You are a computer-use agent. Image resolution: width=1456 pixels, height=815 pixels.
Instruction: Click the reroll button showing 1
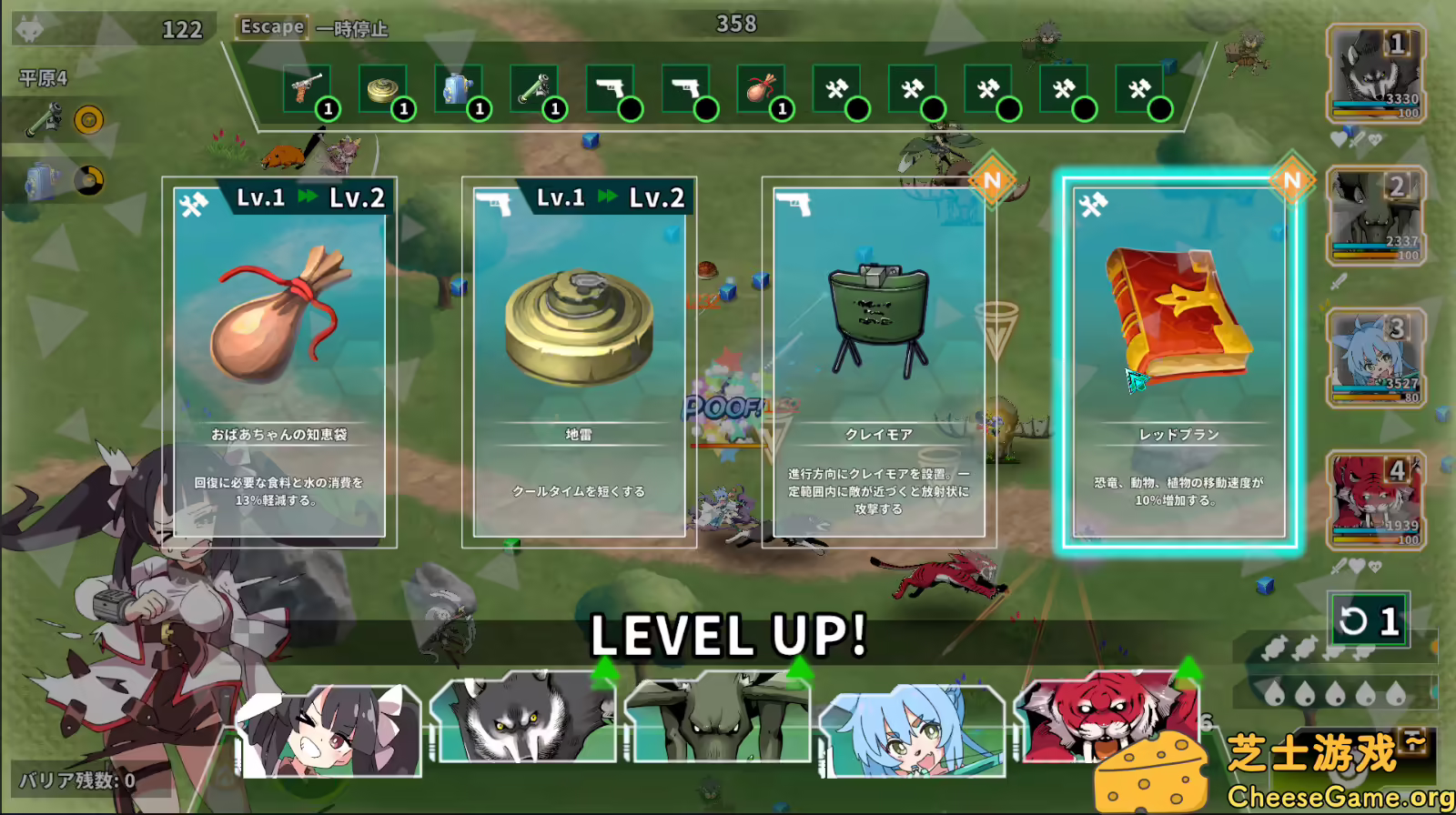click(1370, 620)
